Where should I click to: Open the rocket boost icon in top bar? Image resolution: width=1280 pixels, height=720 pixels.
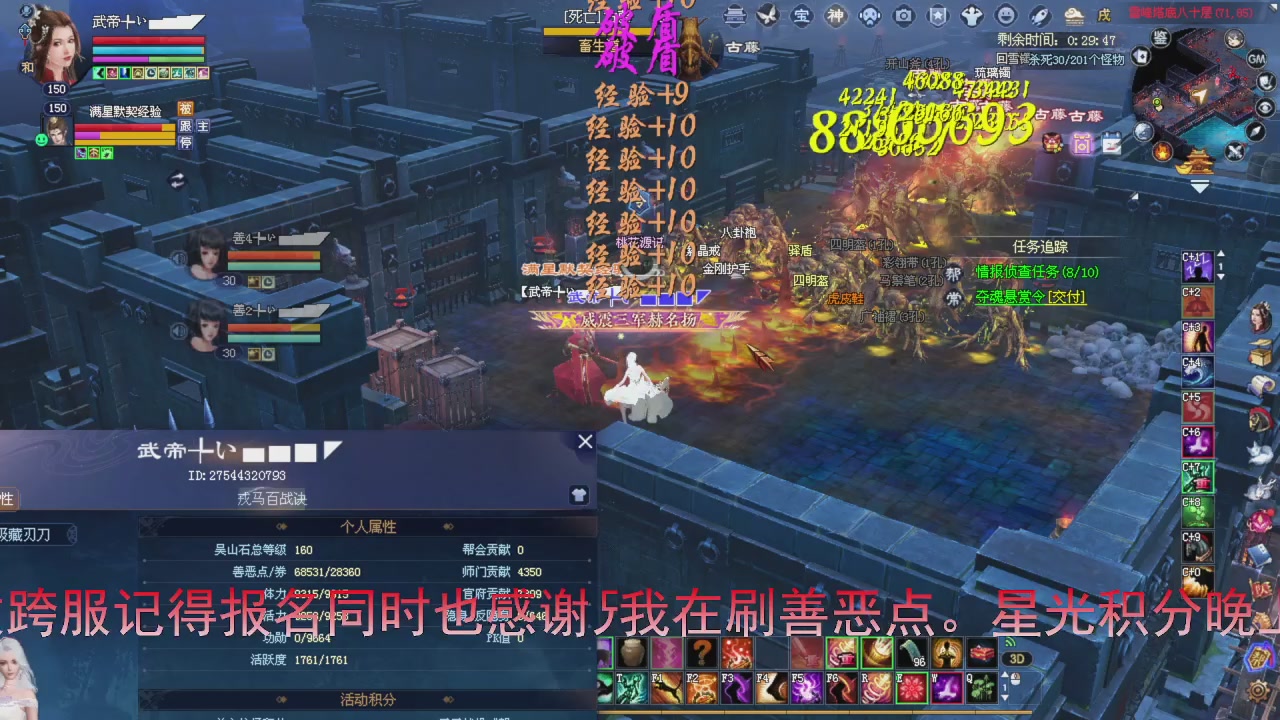(1038, 16)
